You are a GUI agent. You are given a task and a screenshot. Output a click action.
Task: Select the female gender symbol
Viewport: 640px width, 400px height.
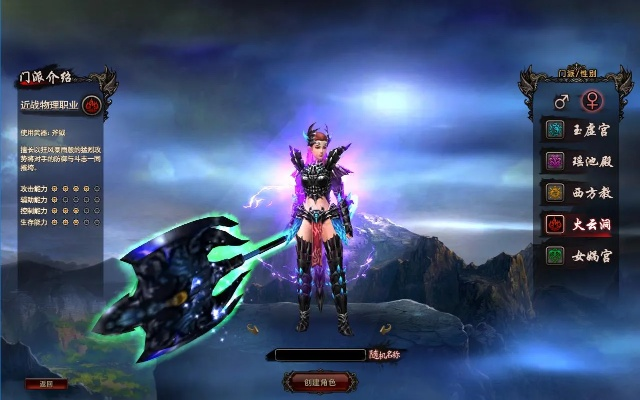[592, 101]
